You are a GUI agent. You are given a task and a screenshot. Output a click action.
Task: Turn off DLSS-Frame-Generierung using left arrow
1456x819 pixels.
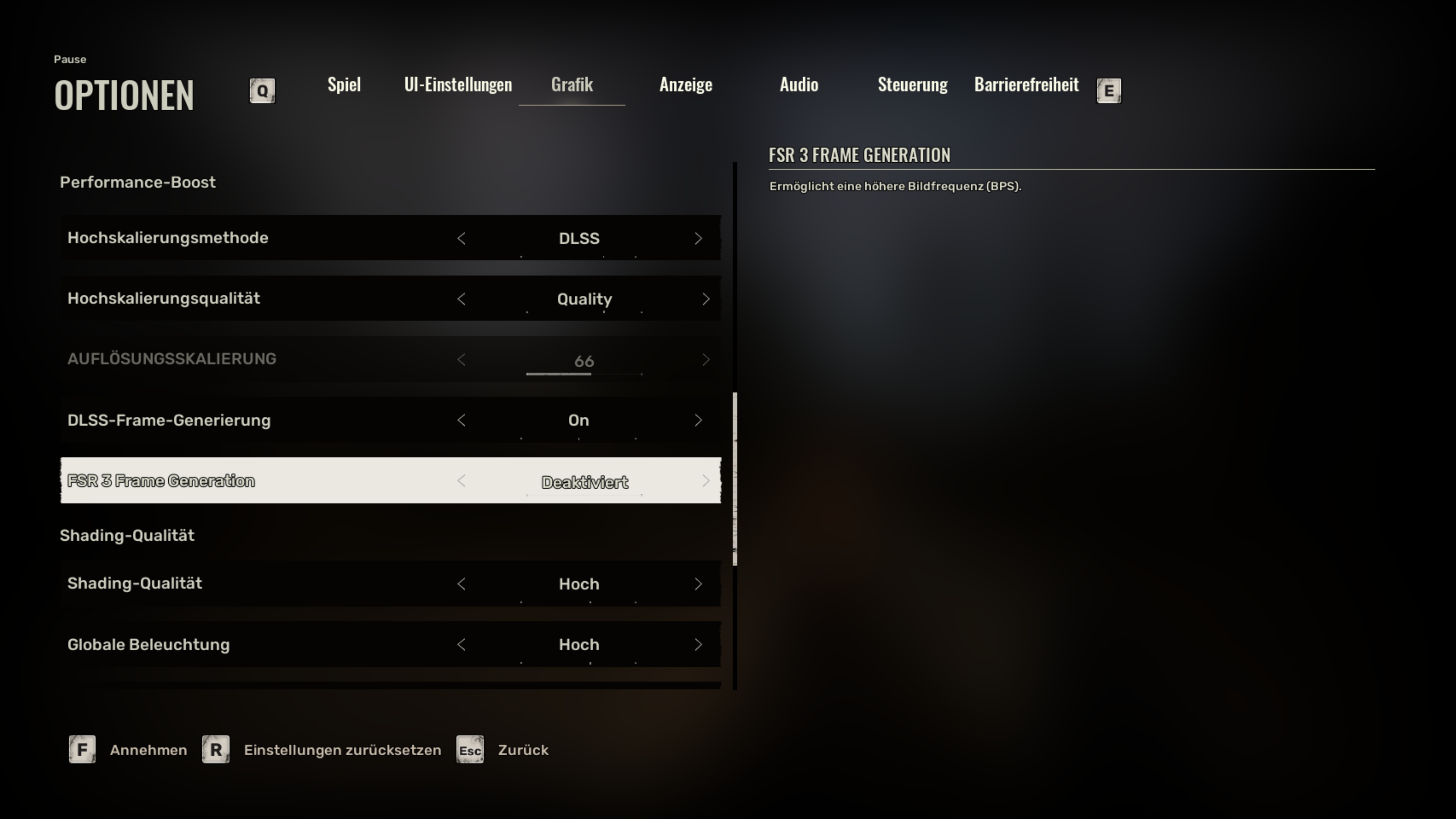[x=462, y=420]
